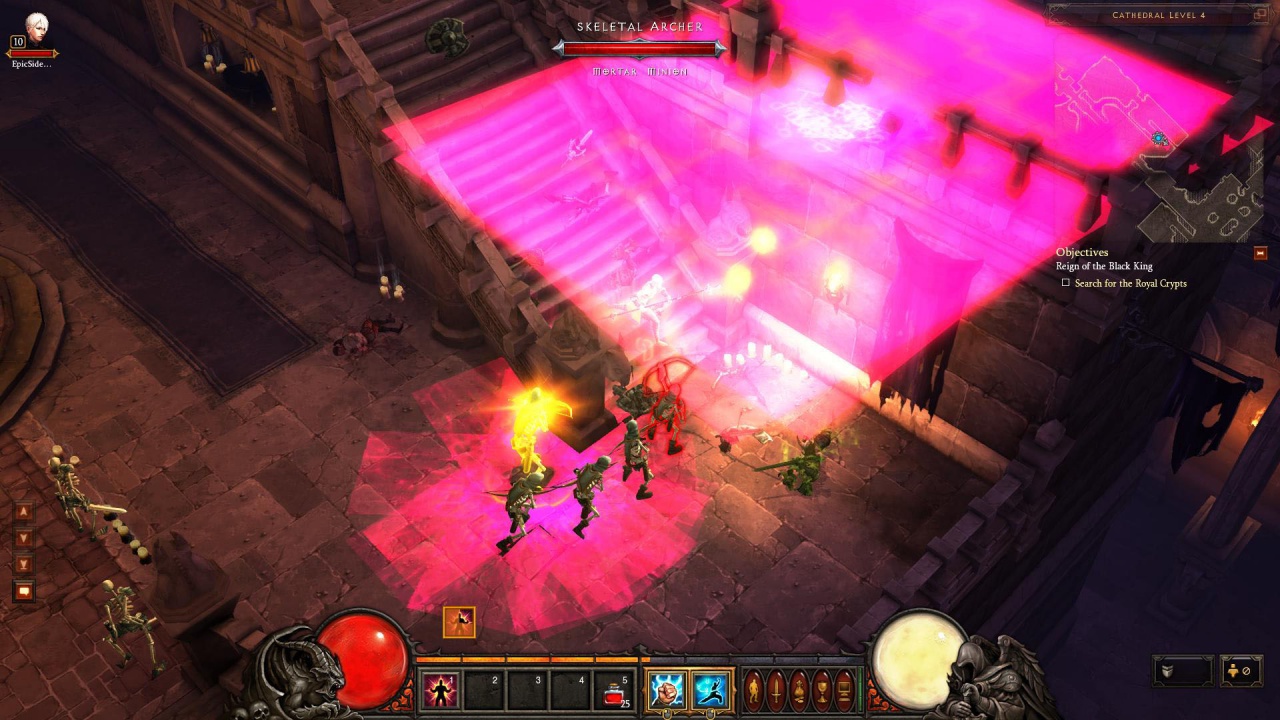Viewport: 1280px width, 720px height.
Task: Expand the map with the Cathedral Level 4 bar button
Action: [1260, 15]
